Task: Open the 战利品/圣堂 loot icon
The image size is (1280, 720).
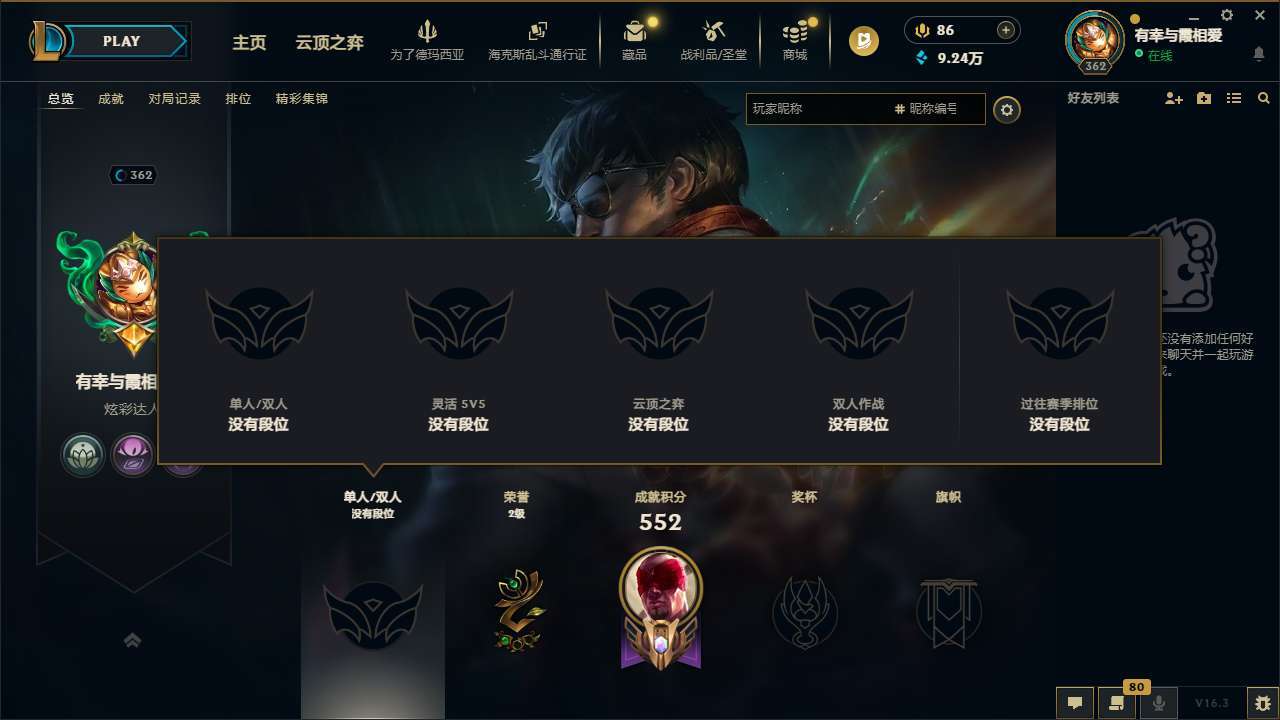Action: (713, 32)
